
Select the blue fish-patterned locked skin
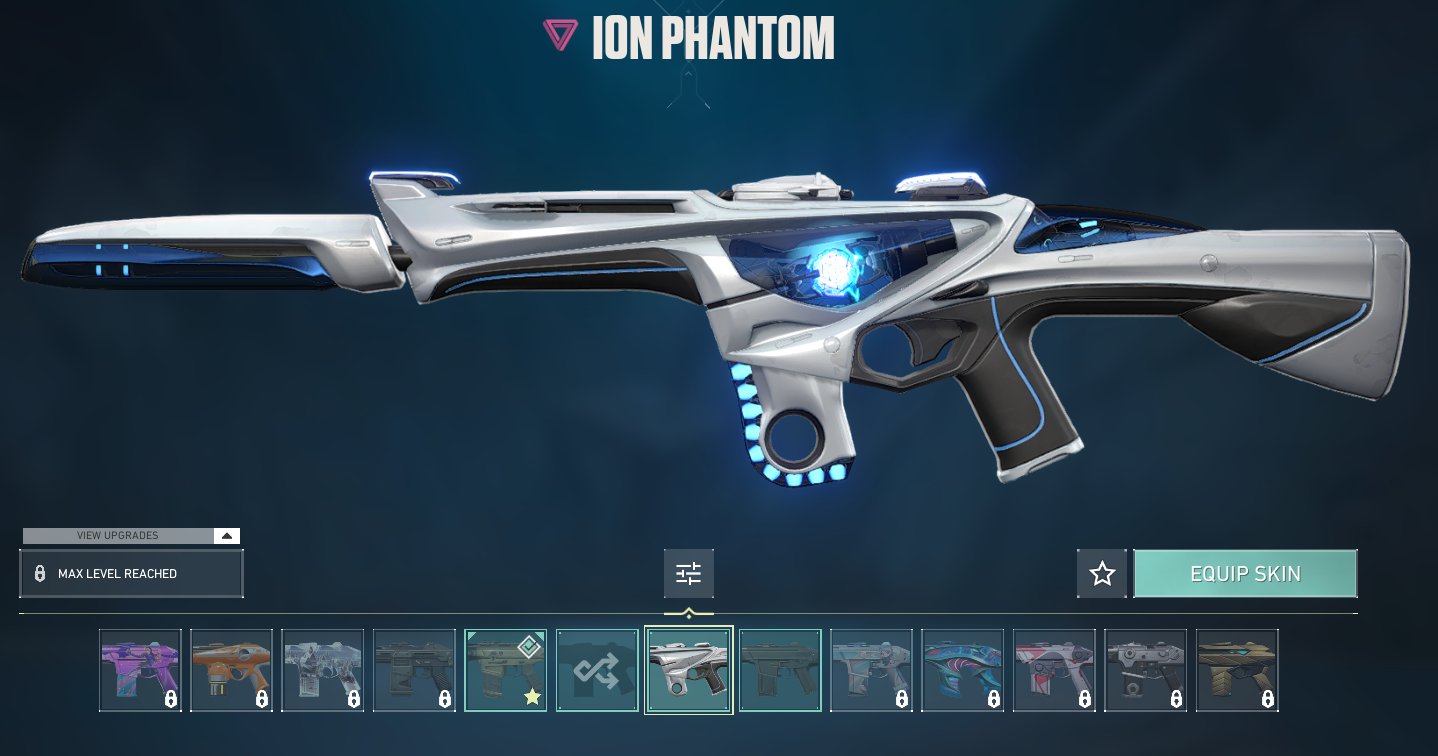tap(962, 668)
